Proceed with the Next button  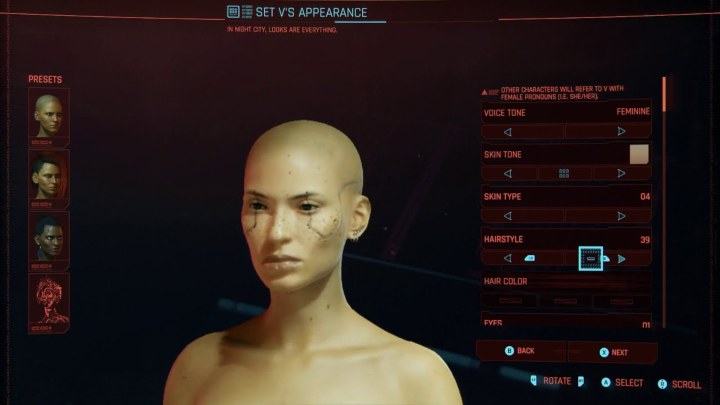coord(613,352)
